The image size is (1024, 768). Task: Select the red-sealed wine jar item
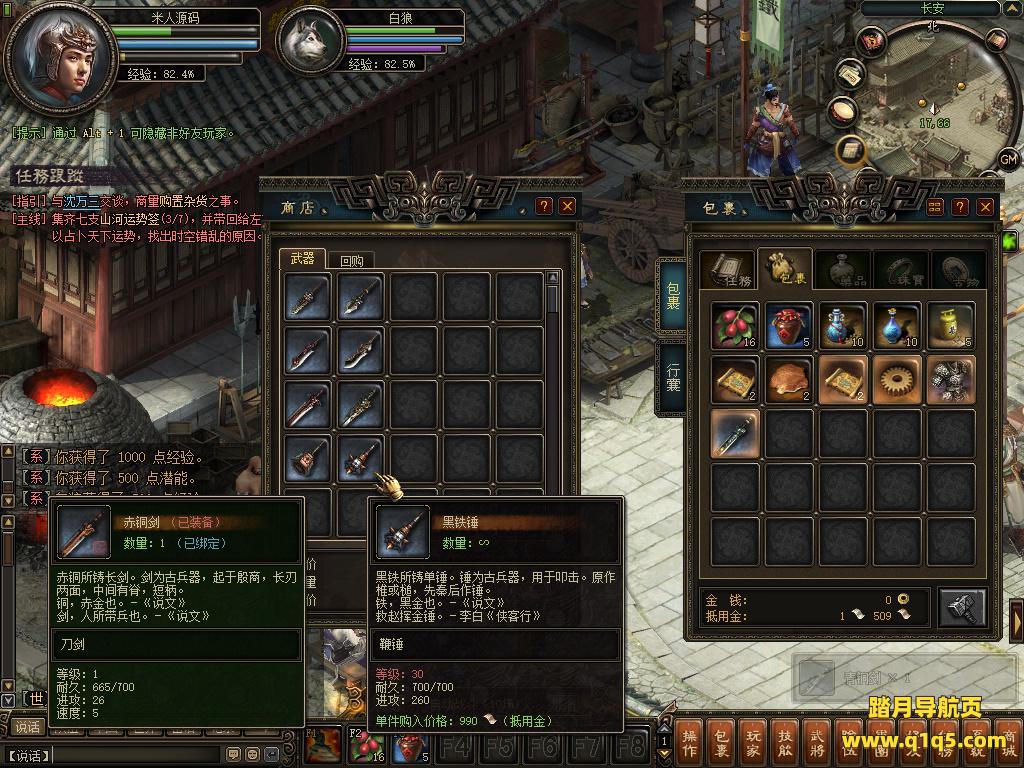[x=789, y=325]
